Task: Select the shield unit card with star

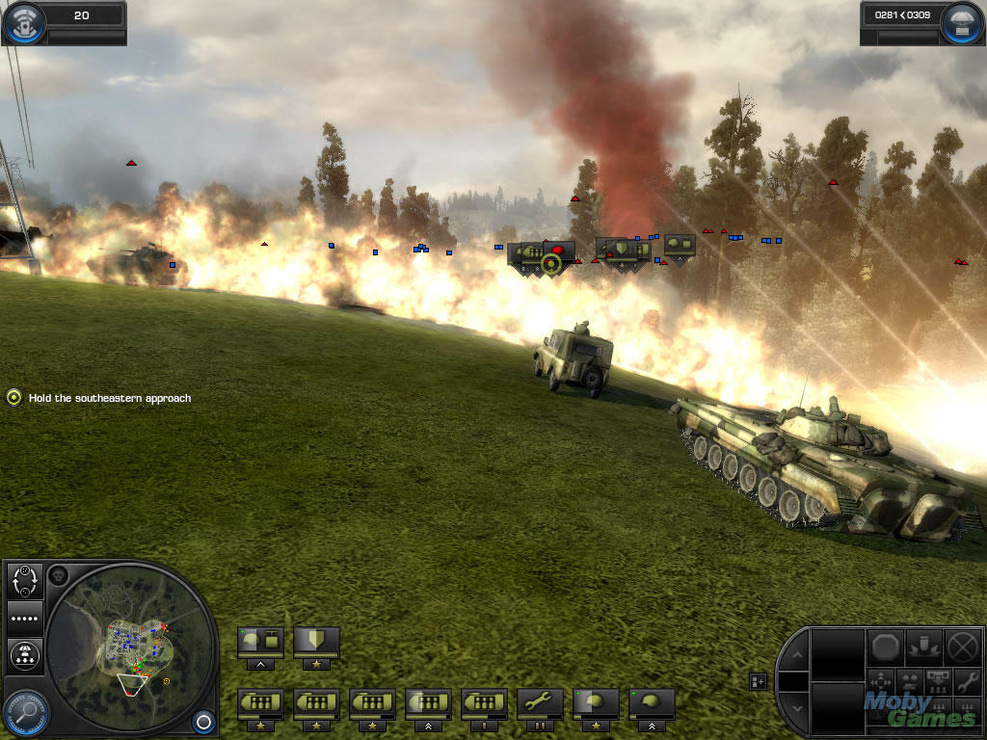Action: click(316, 641)
